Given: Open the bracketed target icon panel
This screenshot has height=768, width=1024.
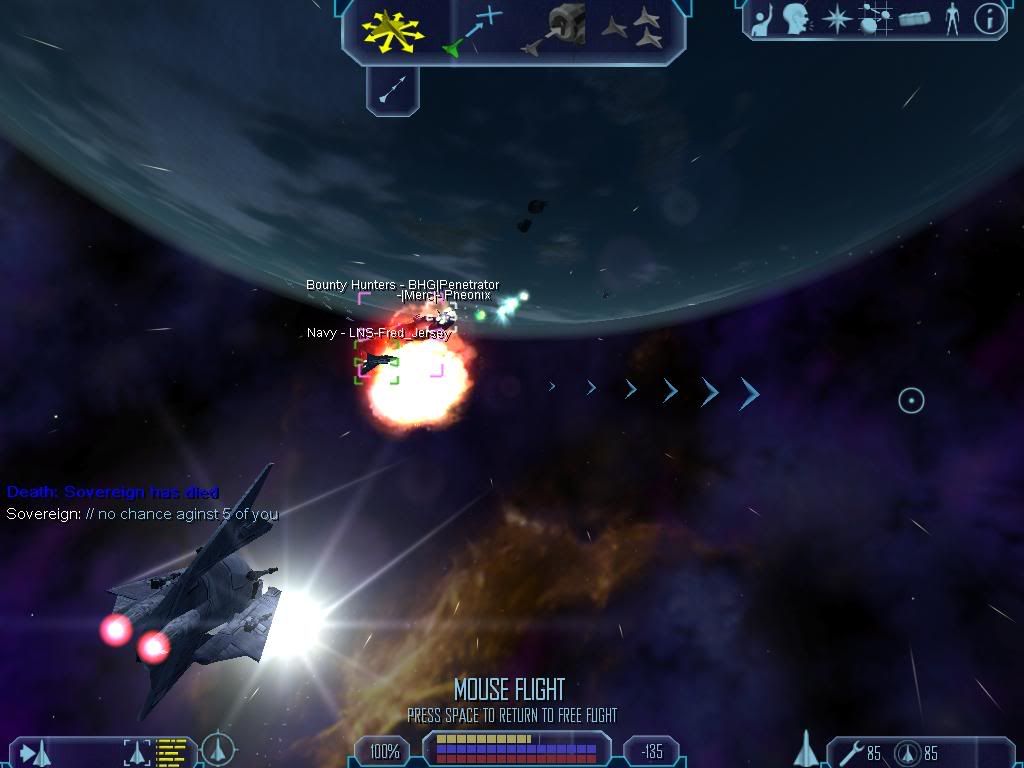Looking at the screenshot, I should tap(136, 751).
